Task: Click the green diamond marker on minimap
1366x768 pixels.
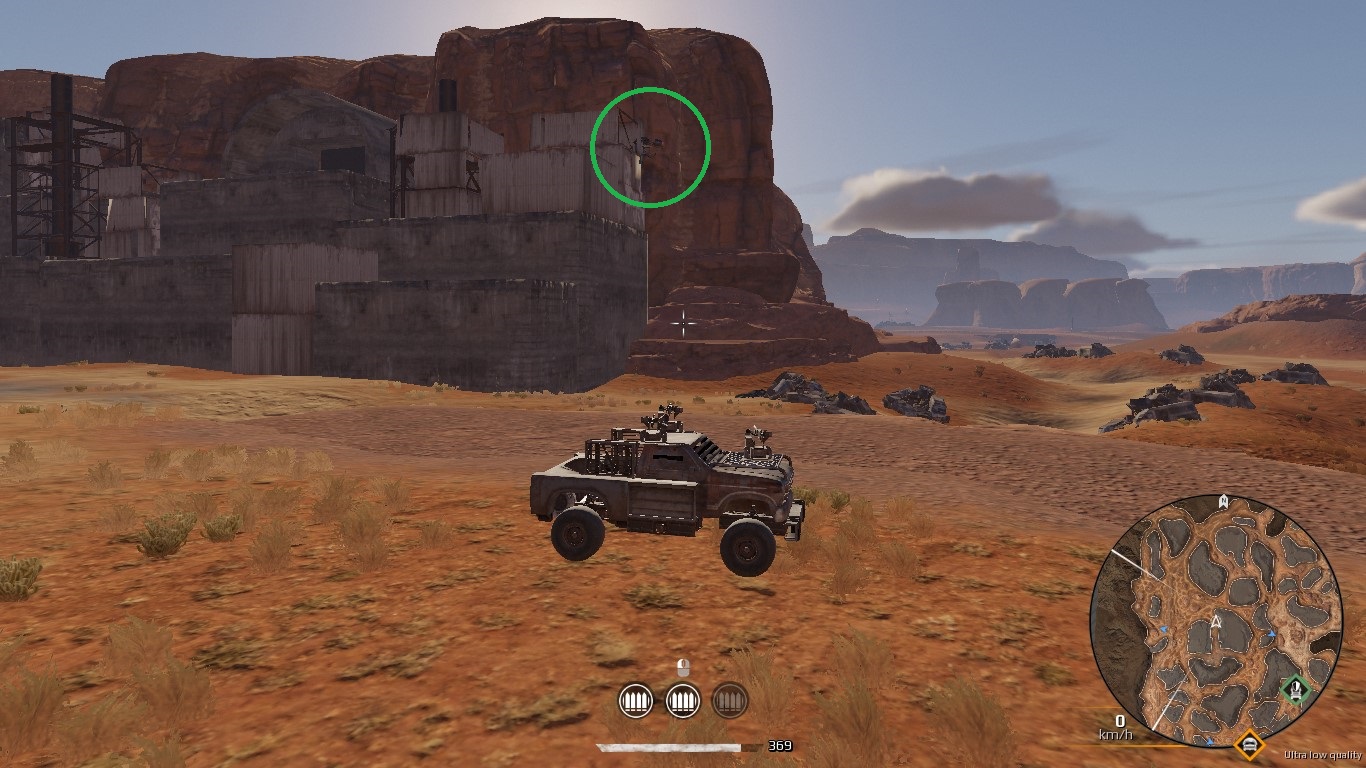Action: click(x=1296, y=690)
